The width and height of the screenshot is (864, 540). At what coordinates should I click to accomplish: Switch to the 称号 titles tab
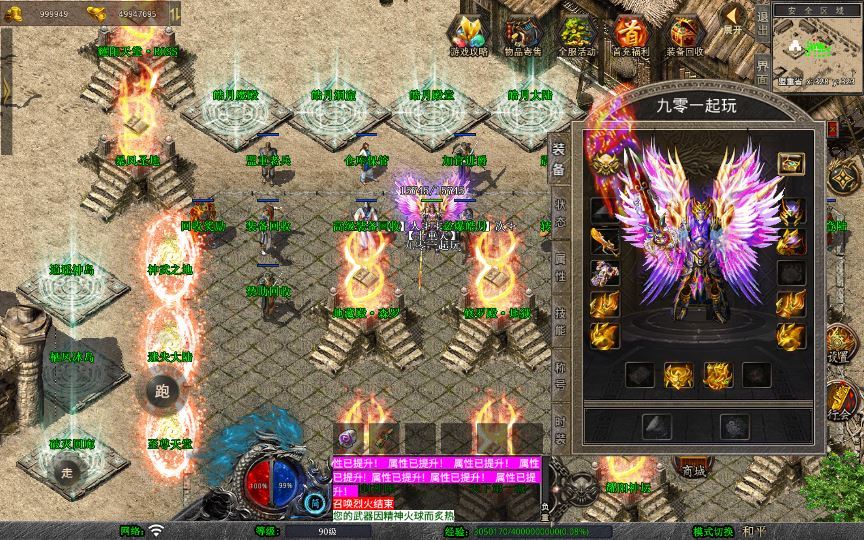click(559, 373)
